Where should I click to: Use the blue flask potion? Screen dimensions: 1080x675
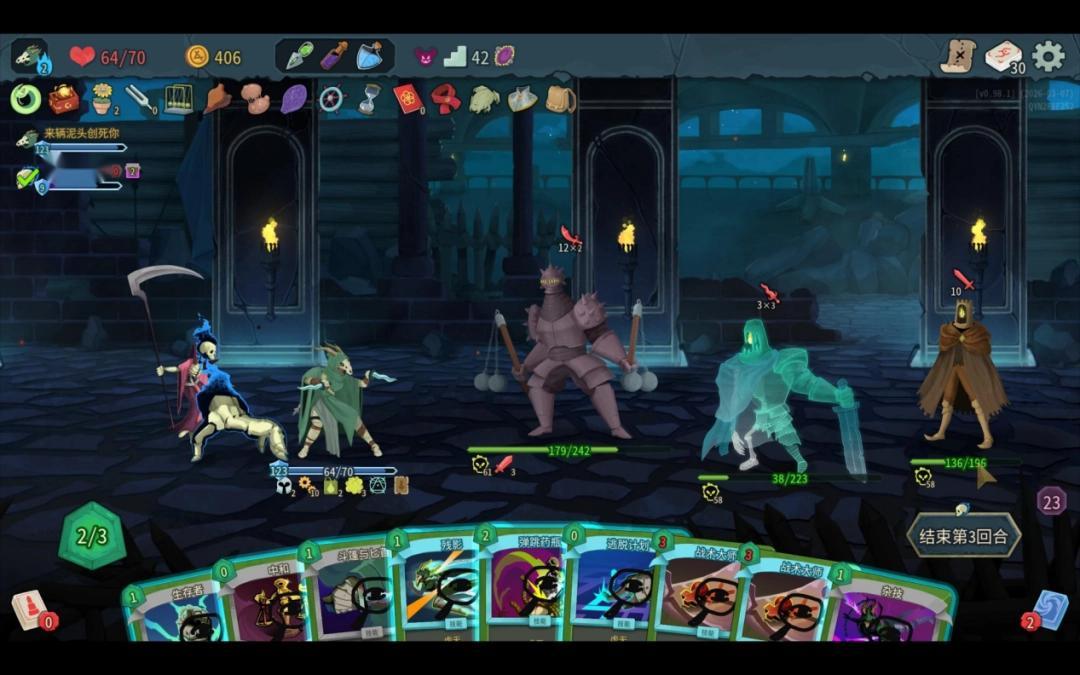click(369, 56)
